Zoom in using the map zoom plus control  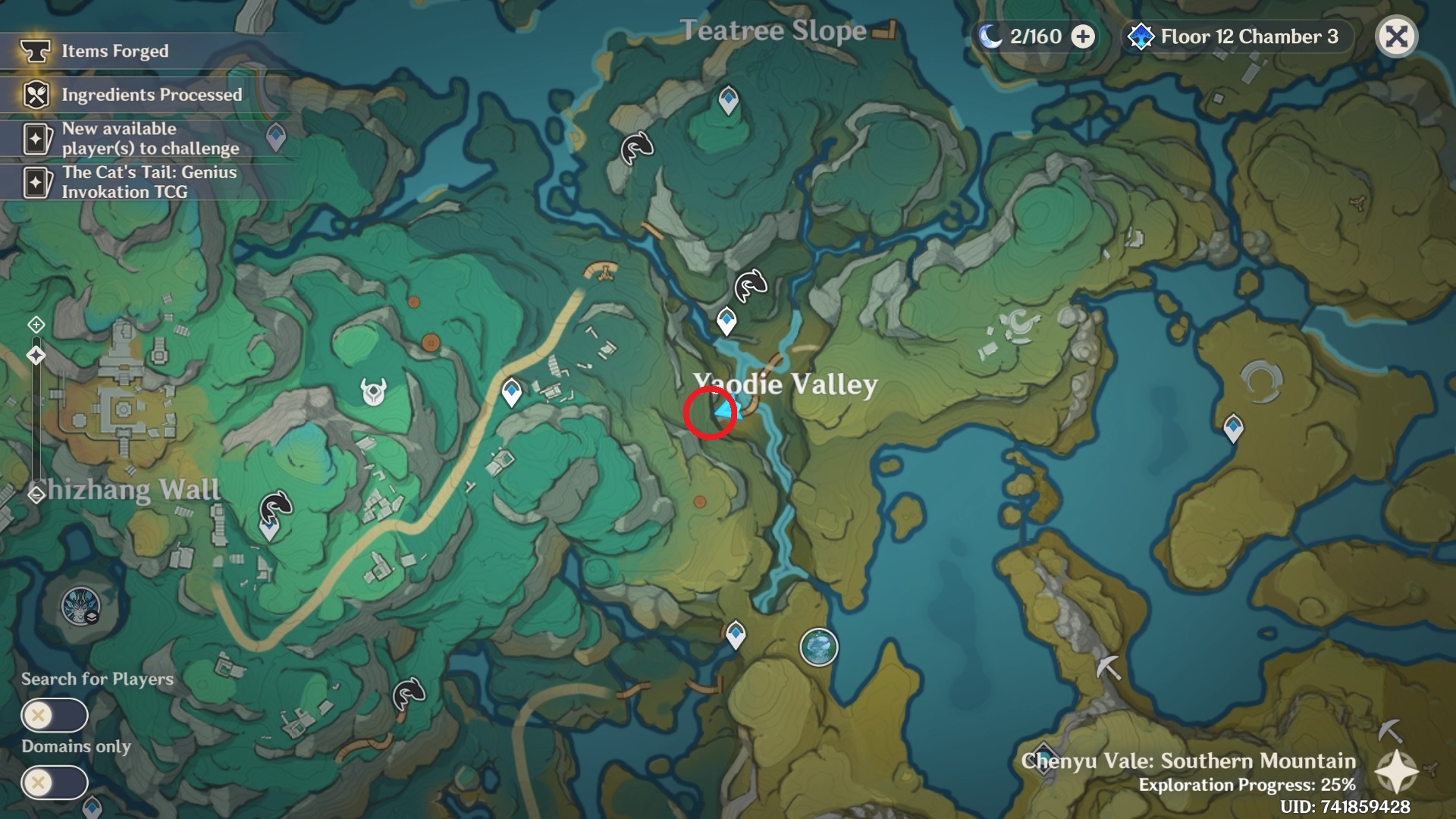(36, 325)
